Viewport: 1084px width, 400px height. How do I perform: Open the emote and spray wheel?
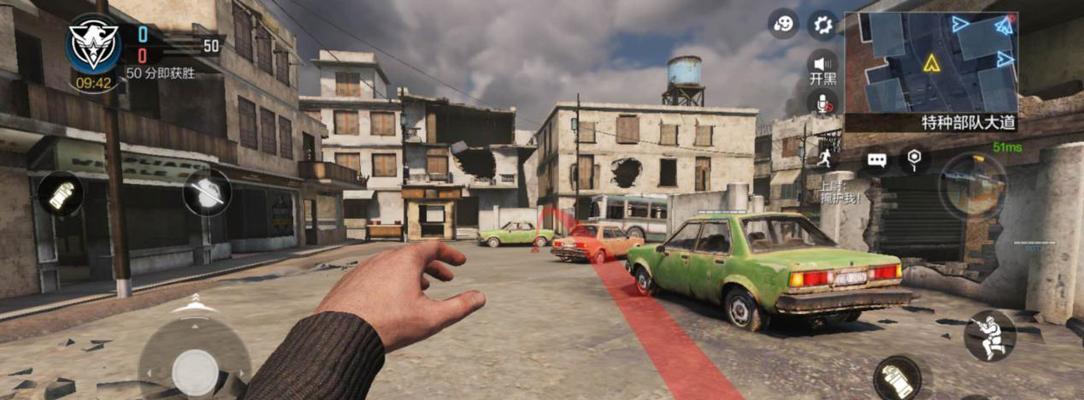pyautogui.click(x=783, y=24)
